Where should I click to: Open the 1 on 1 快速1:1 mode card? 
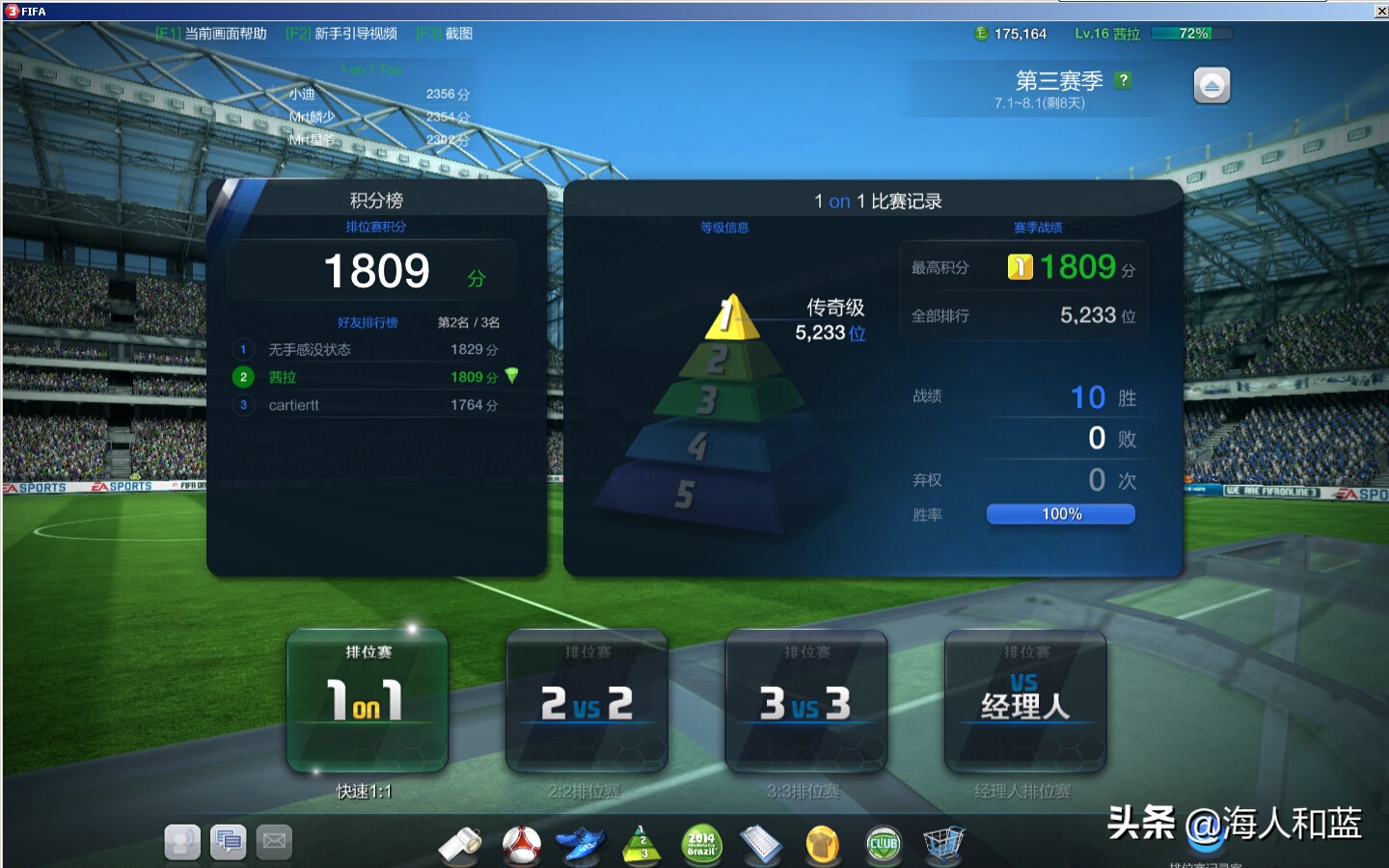[367, 701]
